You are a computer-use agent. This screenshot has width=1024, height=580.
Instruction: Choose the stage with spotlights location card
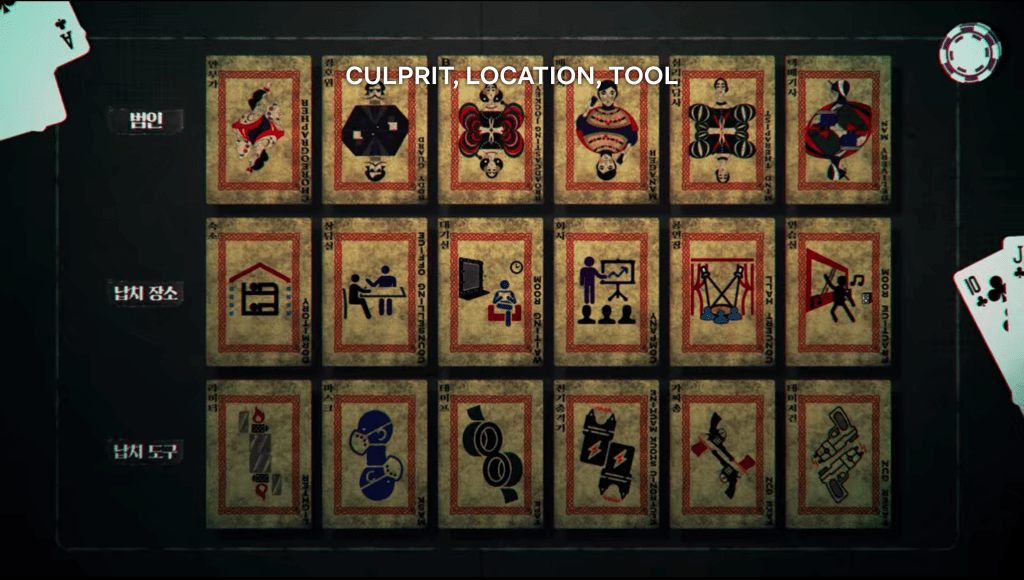click(x=722, y=292)
